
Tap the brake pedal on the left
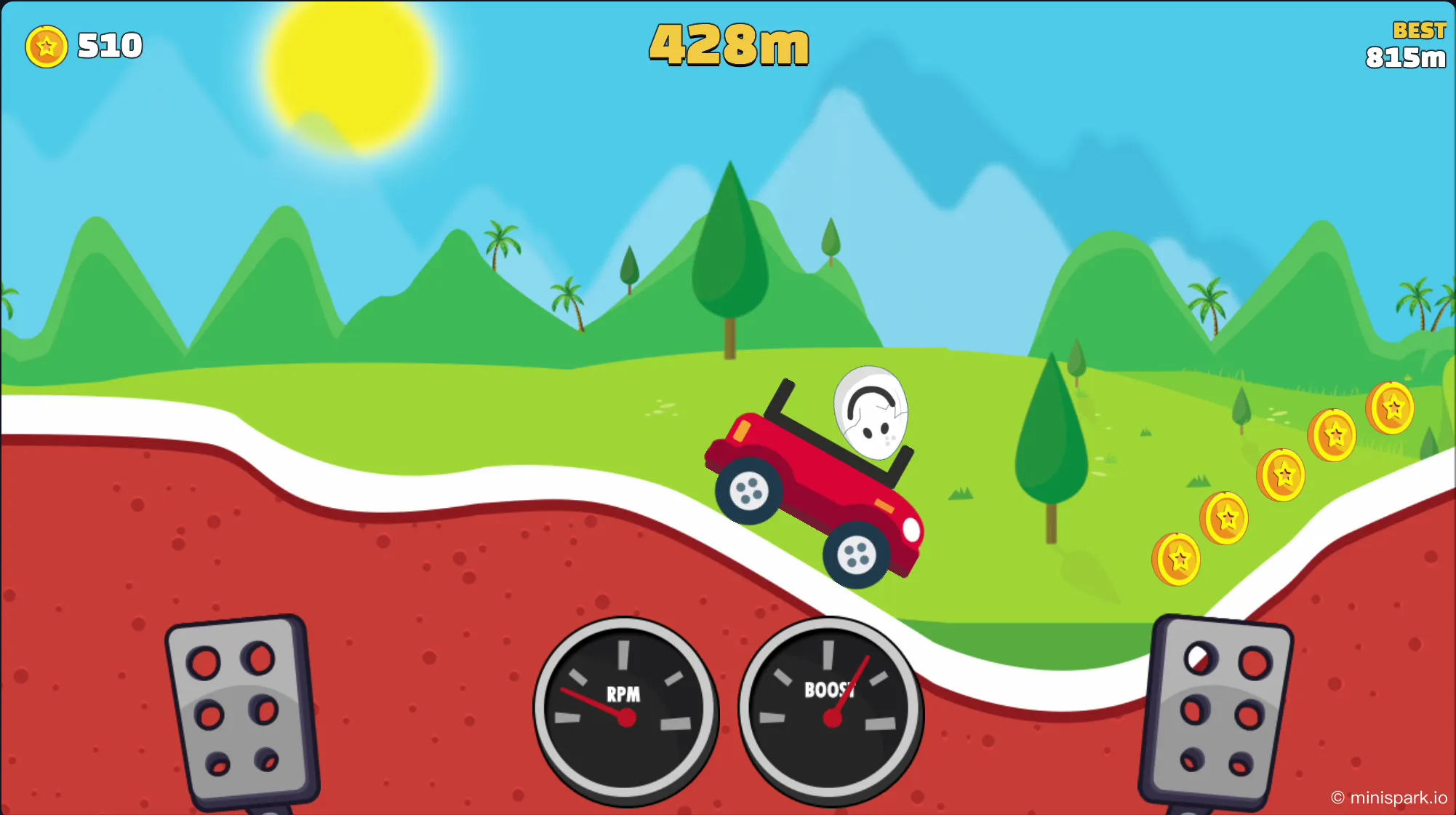point(241,709)
